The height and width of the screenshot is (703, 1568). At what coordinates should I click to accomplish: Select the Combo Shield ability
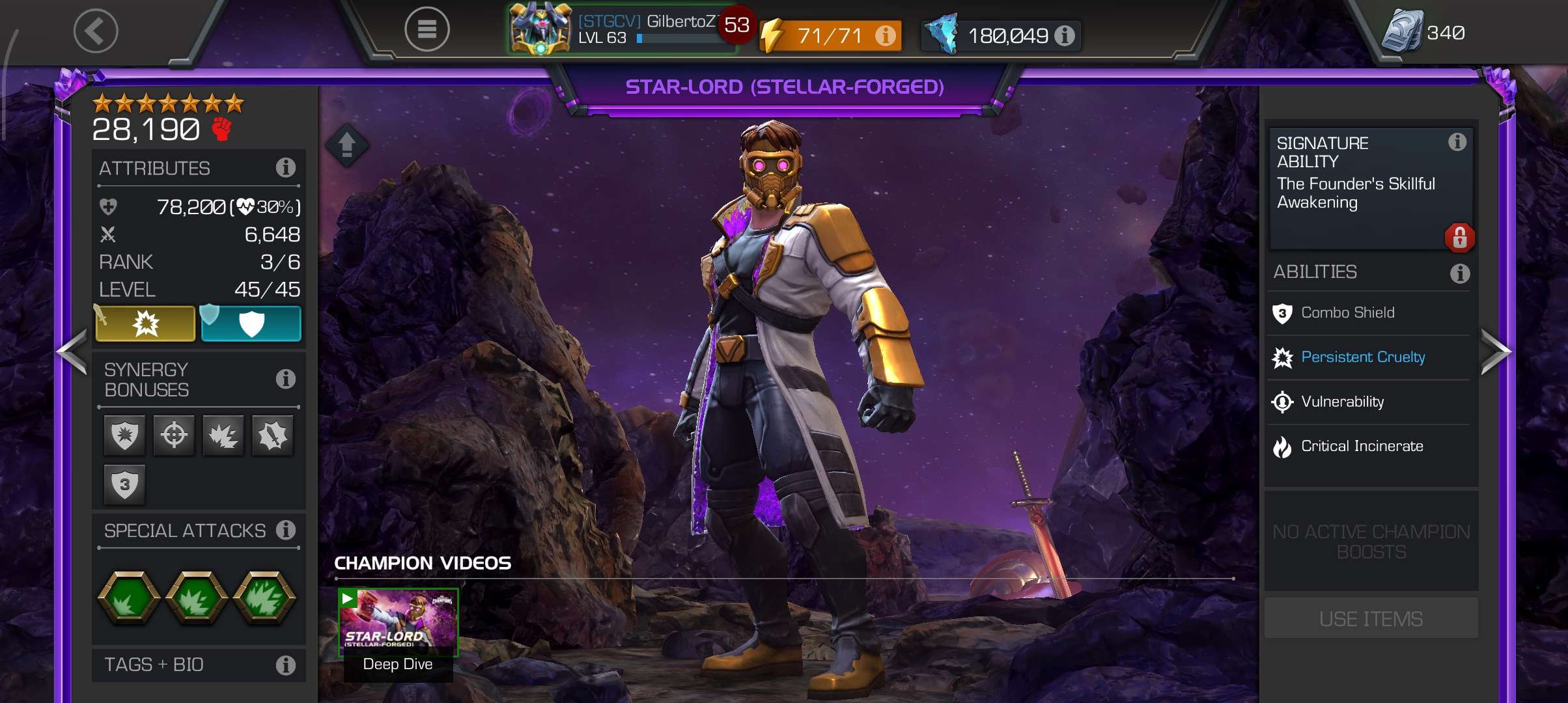1347,313
